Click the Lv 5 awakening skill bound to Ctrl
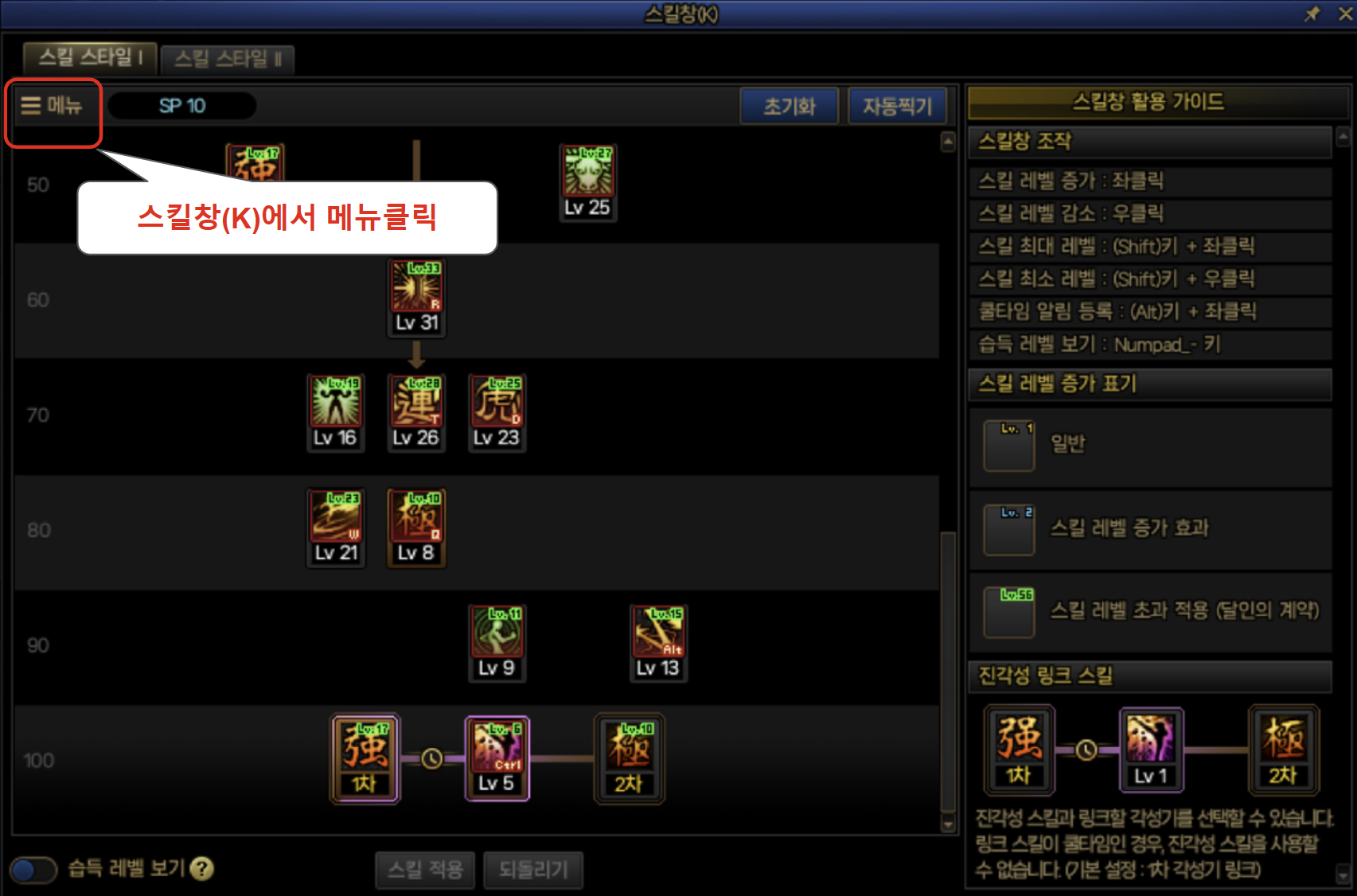Screen dimensions: 1357x896 pyautogui.click(x=497, y=750)
